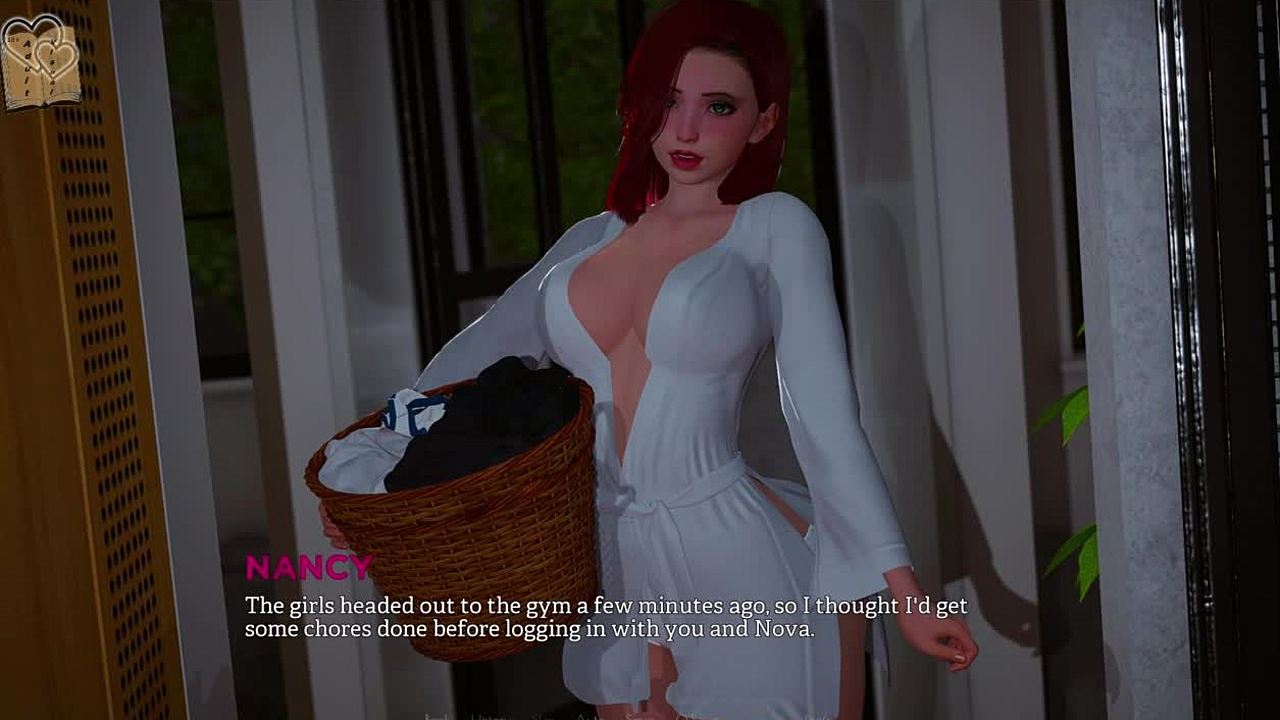
Task: Open the History dialogue log
Action: click(x=485, y=716)
